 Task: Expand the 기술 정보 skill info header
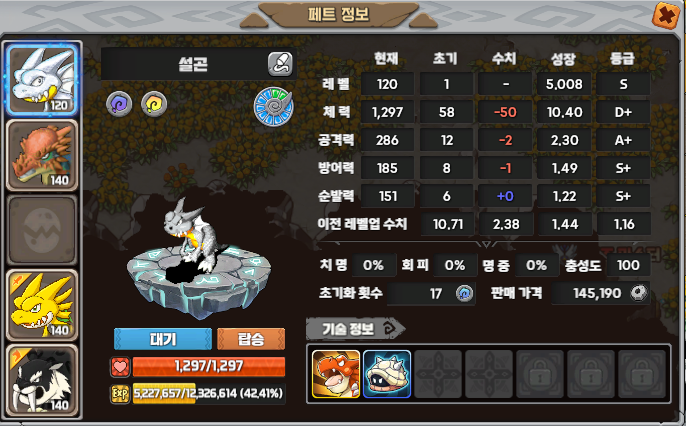(355, 328)
